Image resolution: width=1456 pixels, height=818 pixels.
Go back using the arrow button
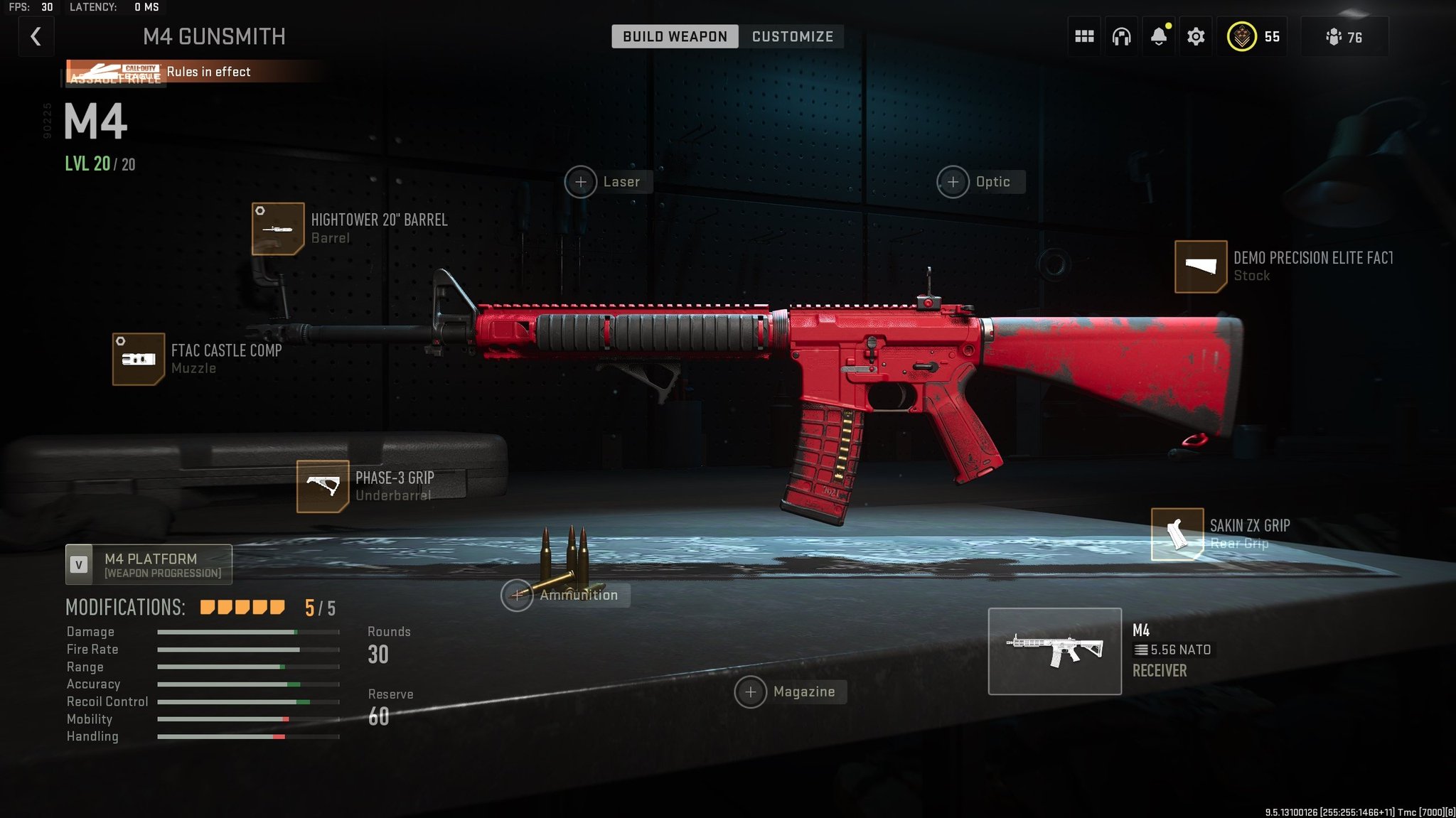pyautogui.click(x=36, y=36)
